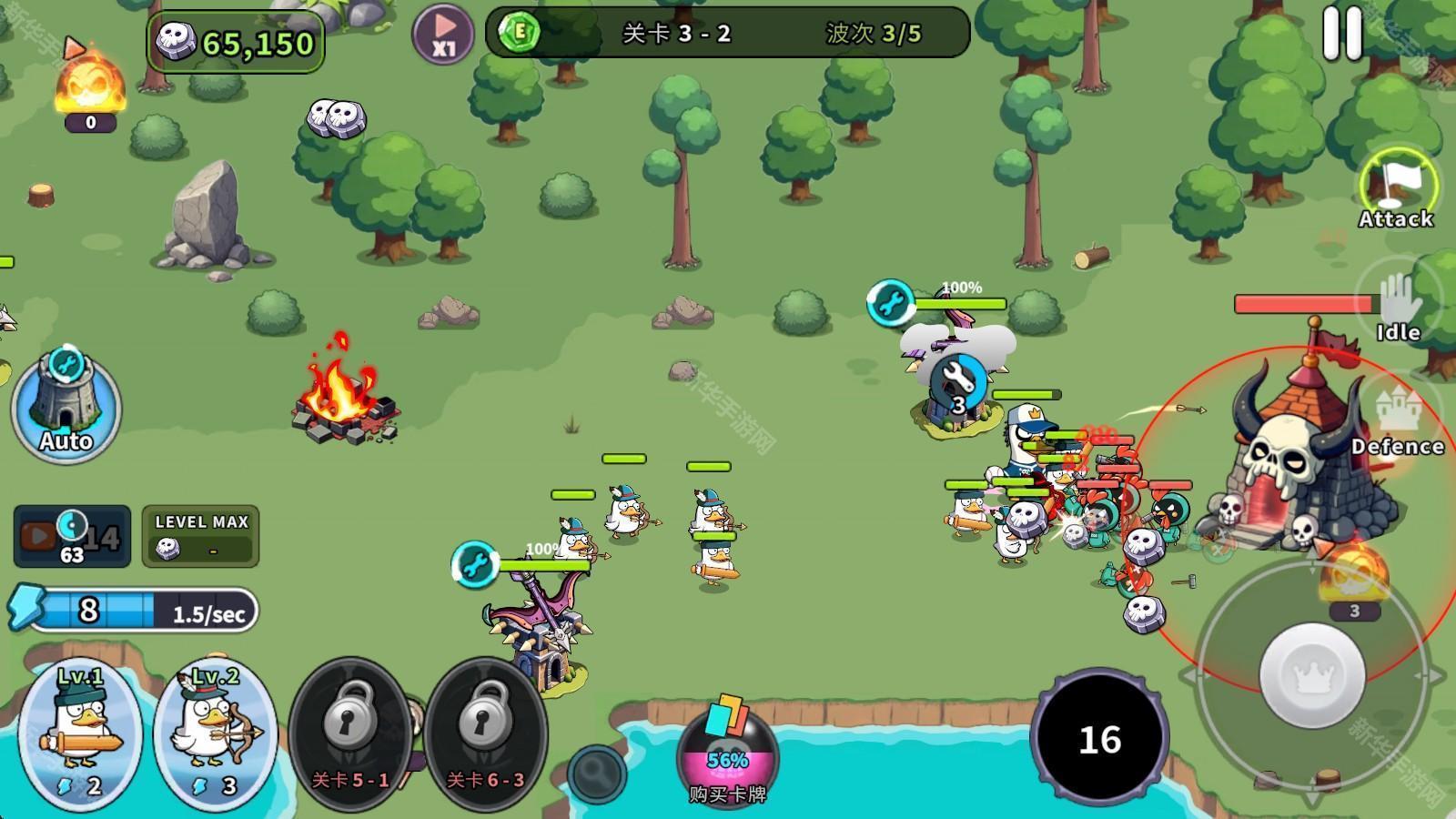Click the LEVEL MAX upgrade panel
This screenshot has height=819, width=1456.
coord(201,536)
